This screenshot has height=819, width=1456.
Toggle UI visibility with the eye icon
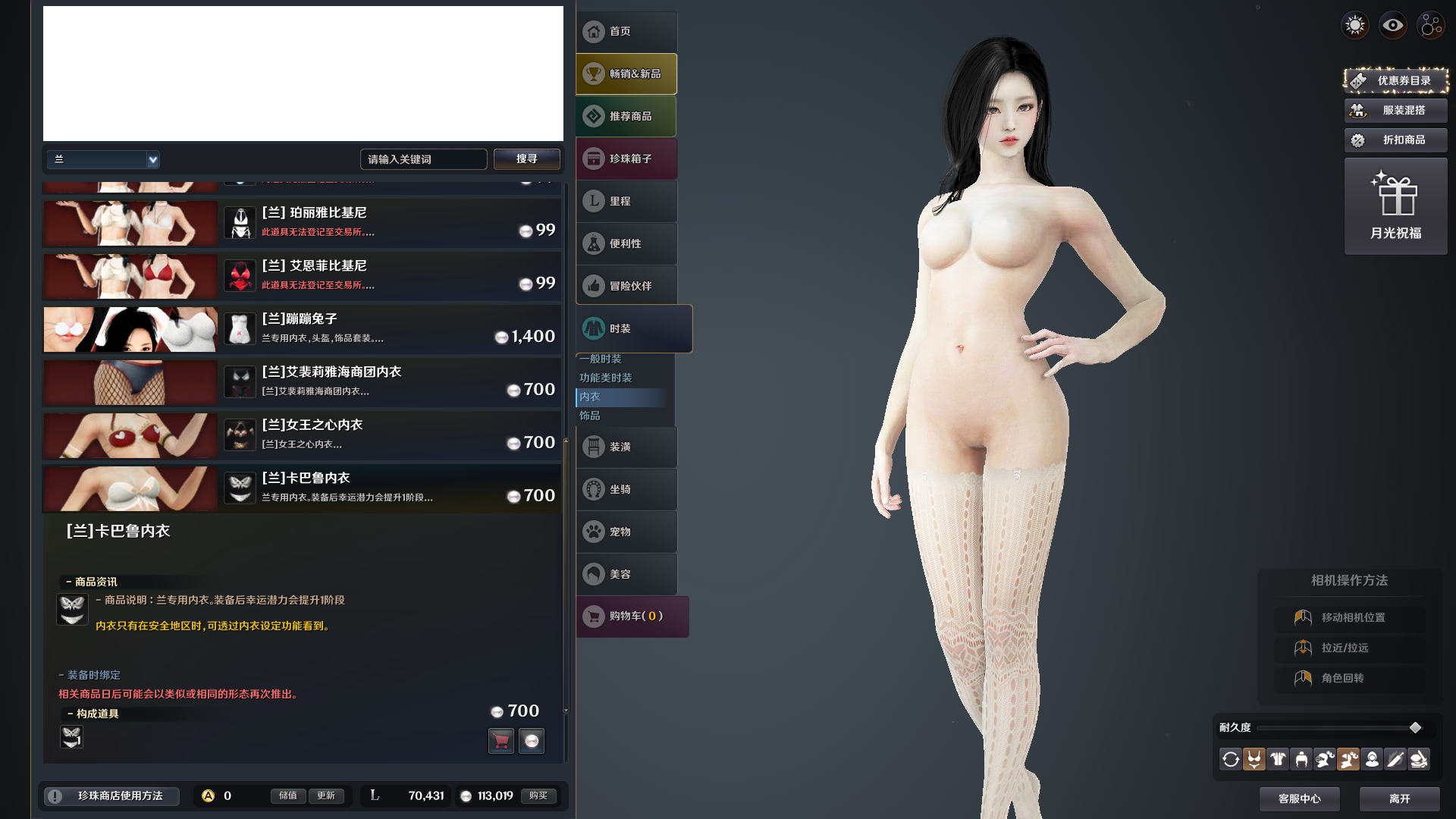pyautogui.click(x=1392, y=25)
